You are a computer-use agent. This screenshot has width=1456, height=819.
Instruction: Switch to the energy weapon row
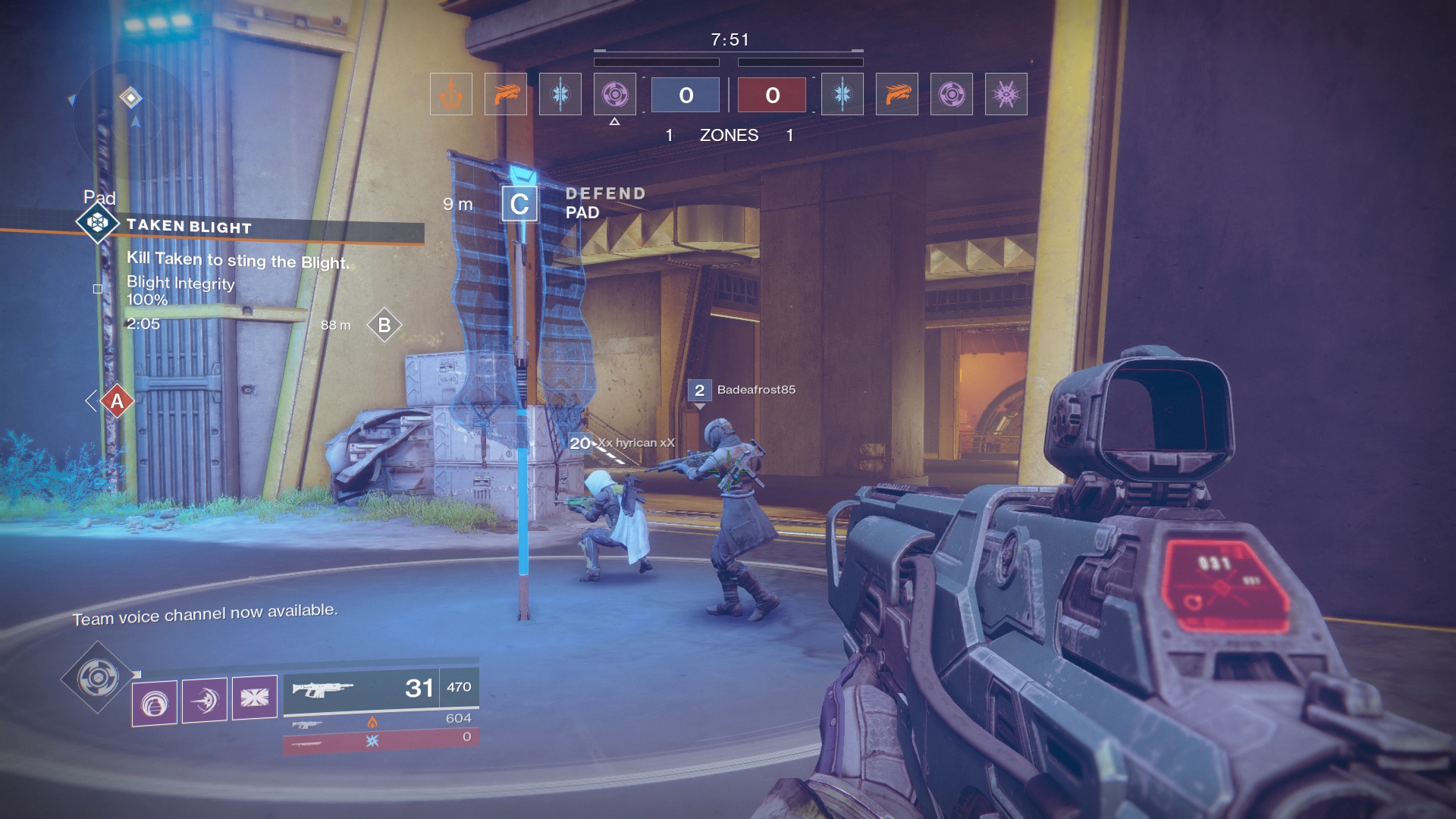pyautogui.click(x=381, y=721)
